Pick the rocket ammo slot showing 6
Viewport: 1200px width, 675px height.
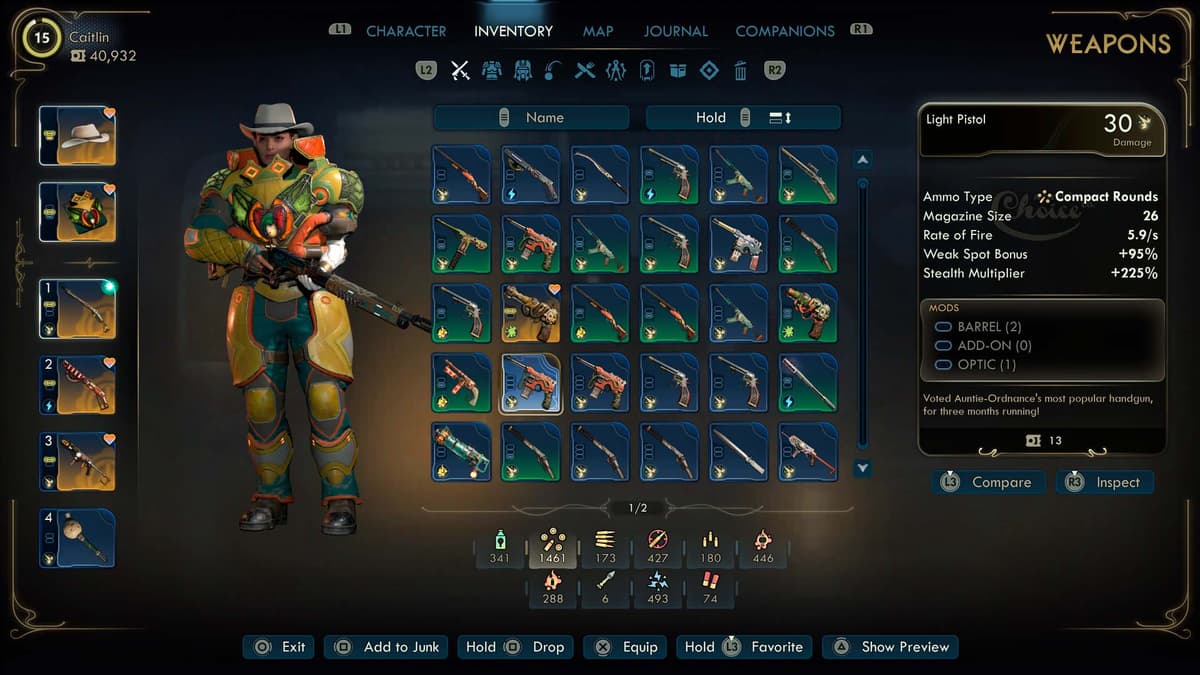tap(603, 587)
